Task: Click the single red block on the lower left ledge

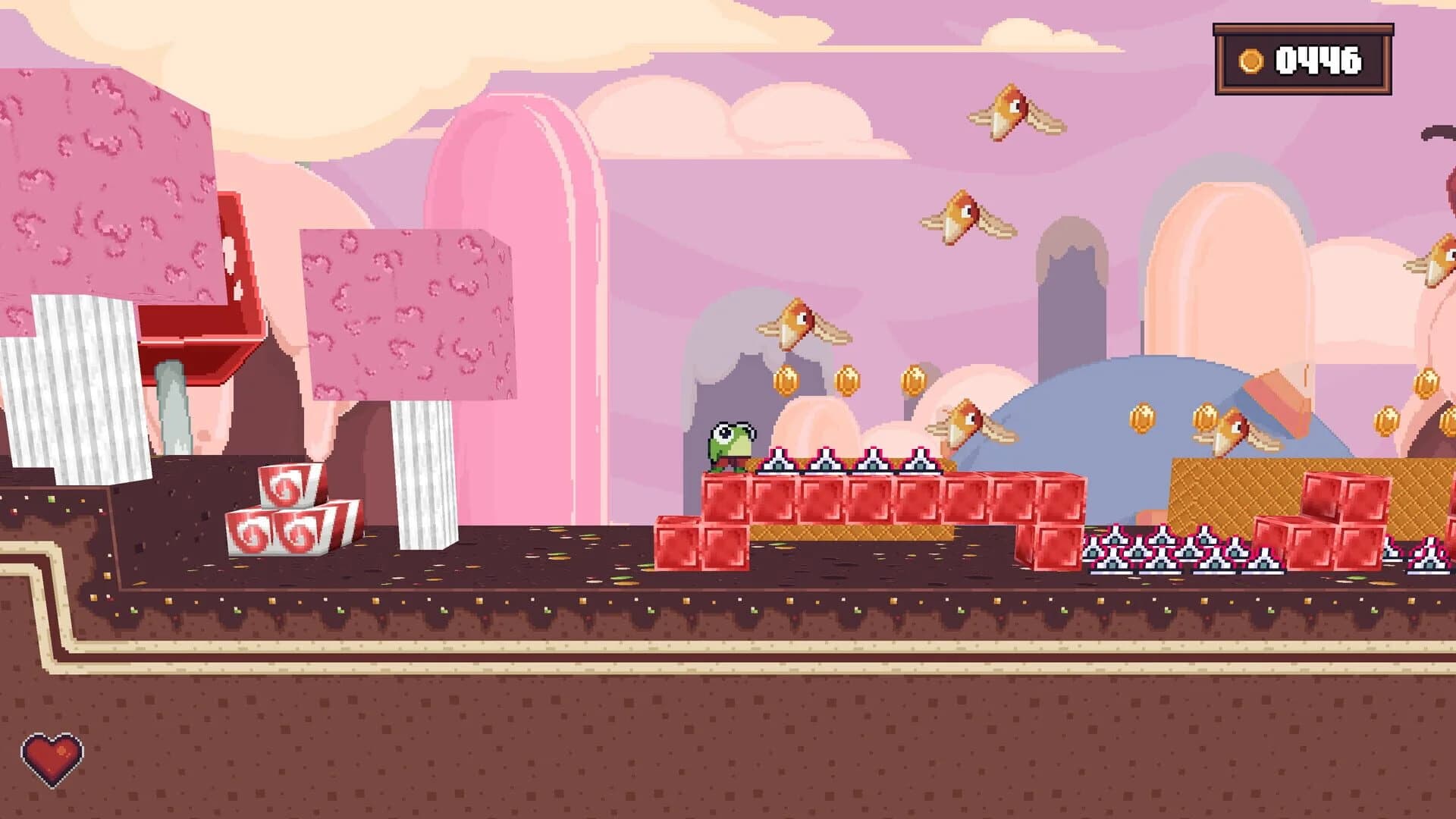Action: 679,546
